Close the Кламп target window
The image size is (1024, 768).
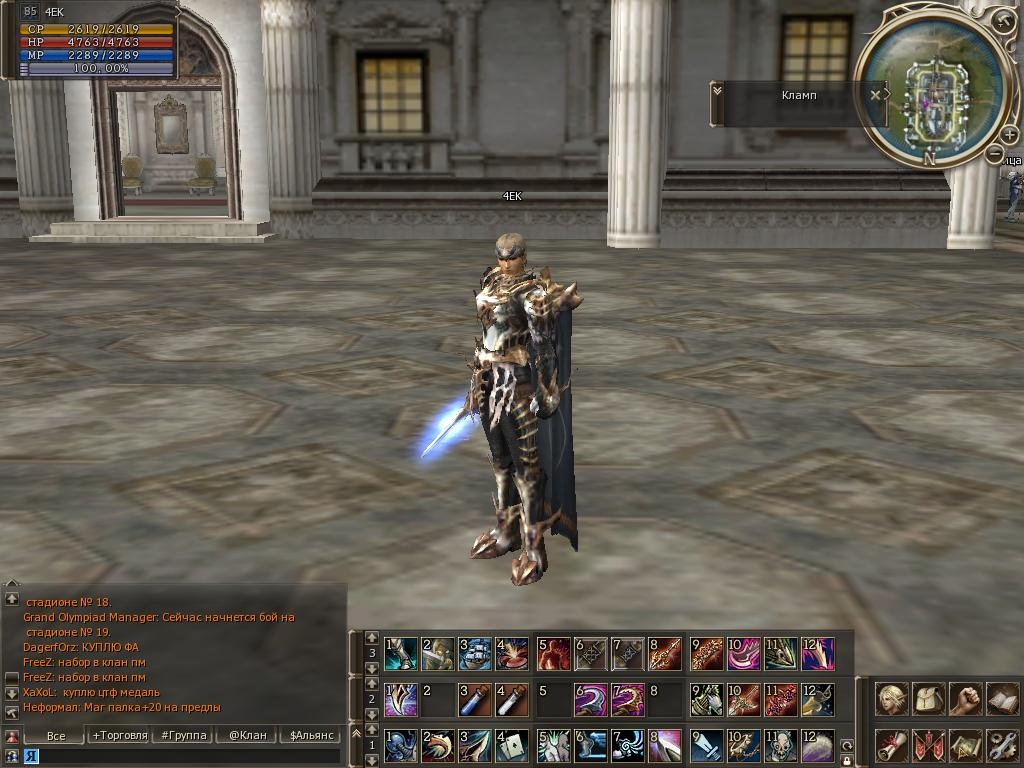click(x=876, y=95)
